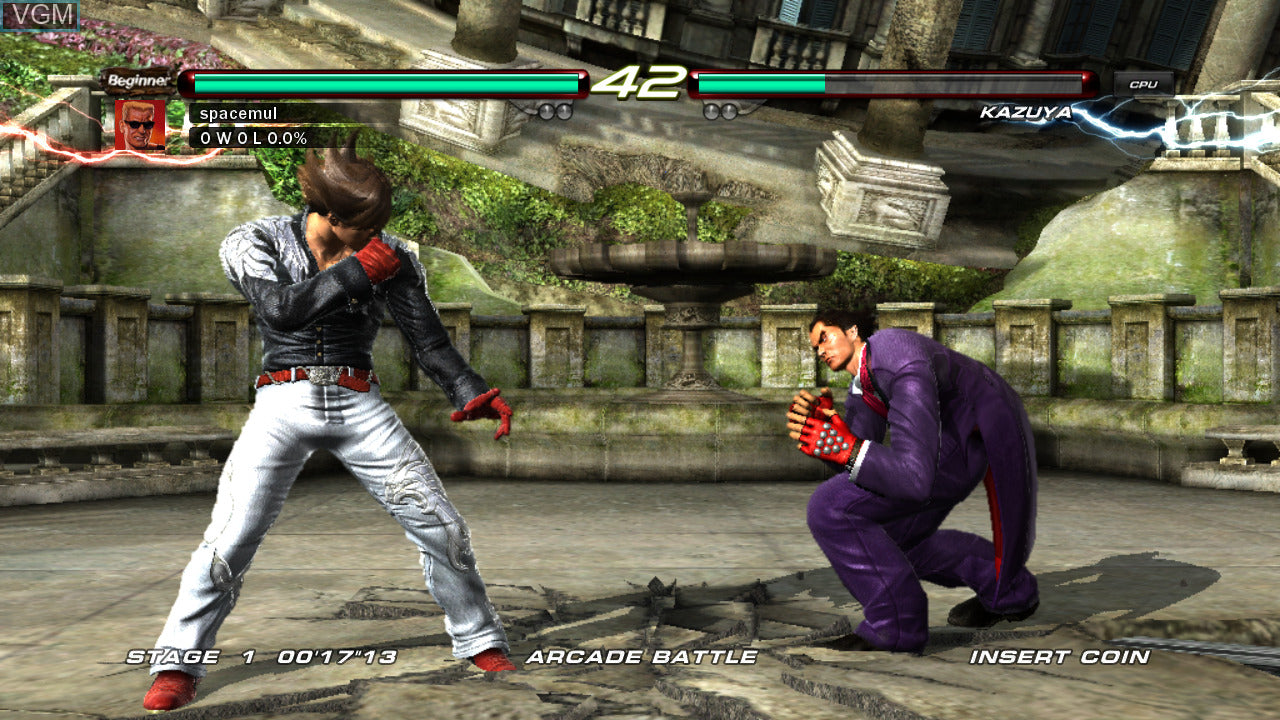Click the CPU opponent tag
Viewport: 1280px width, 720px height.
pyautogui.click(x=1143, y=84)
